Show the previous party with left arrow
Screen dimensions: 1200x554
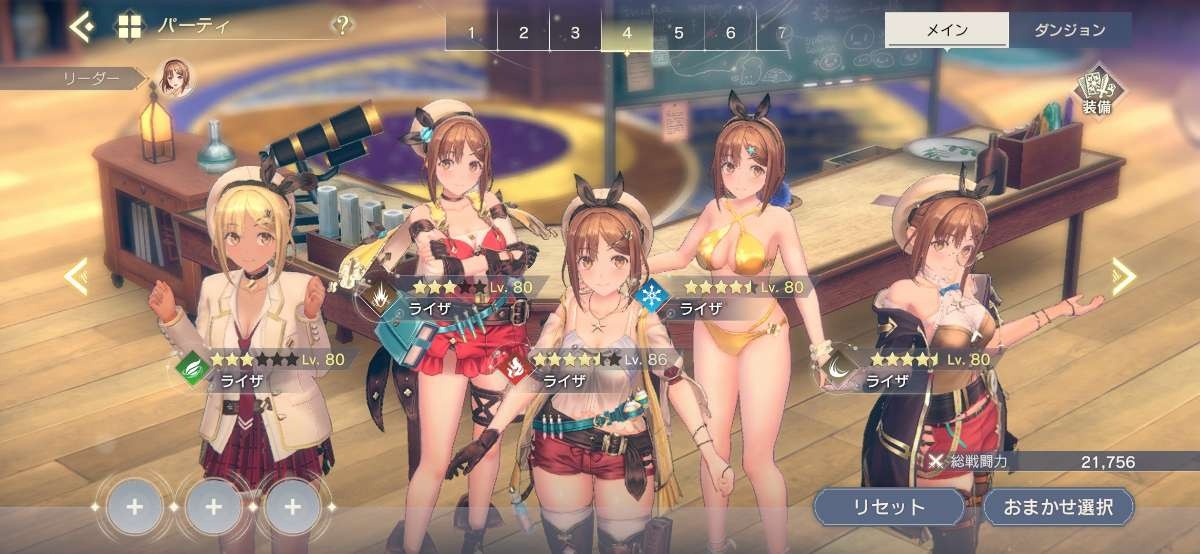pos(76,277)
